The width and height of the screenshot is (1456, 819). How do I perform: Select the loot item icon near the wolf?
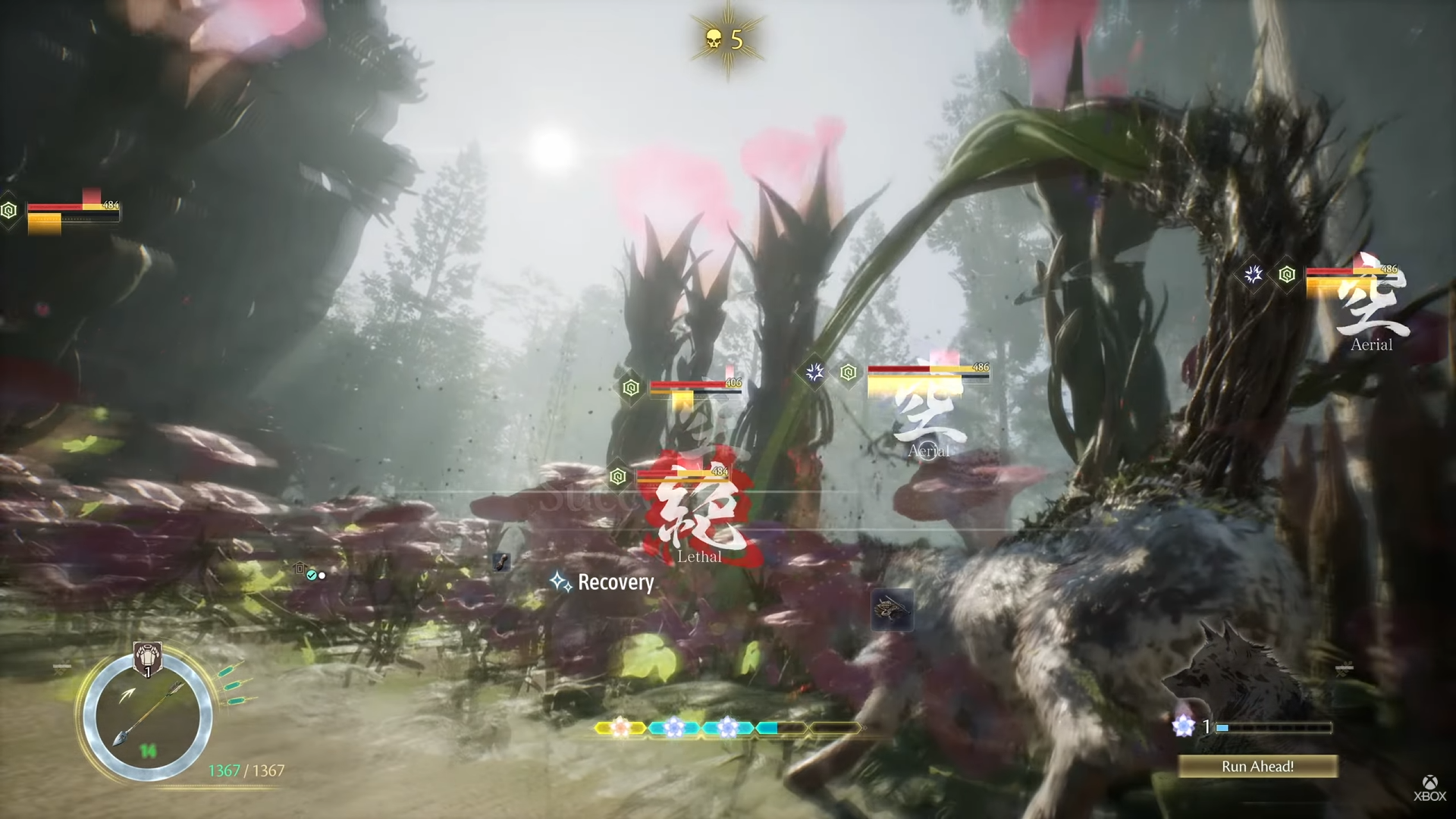[892, 610]
